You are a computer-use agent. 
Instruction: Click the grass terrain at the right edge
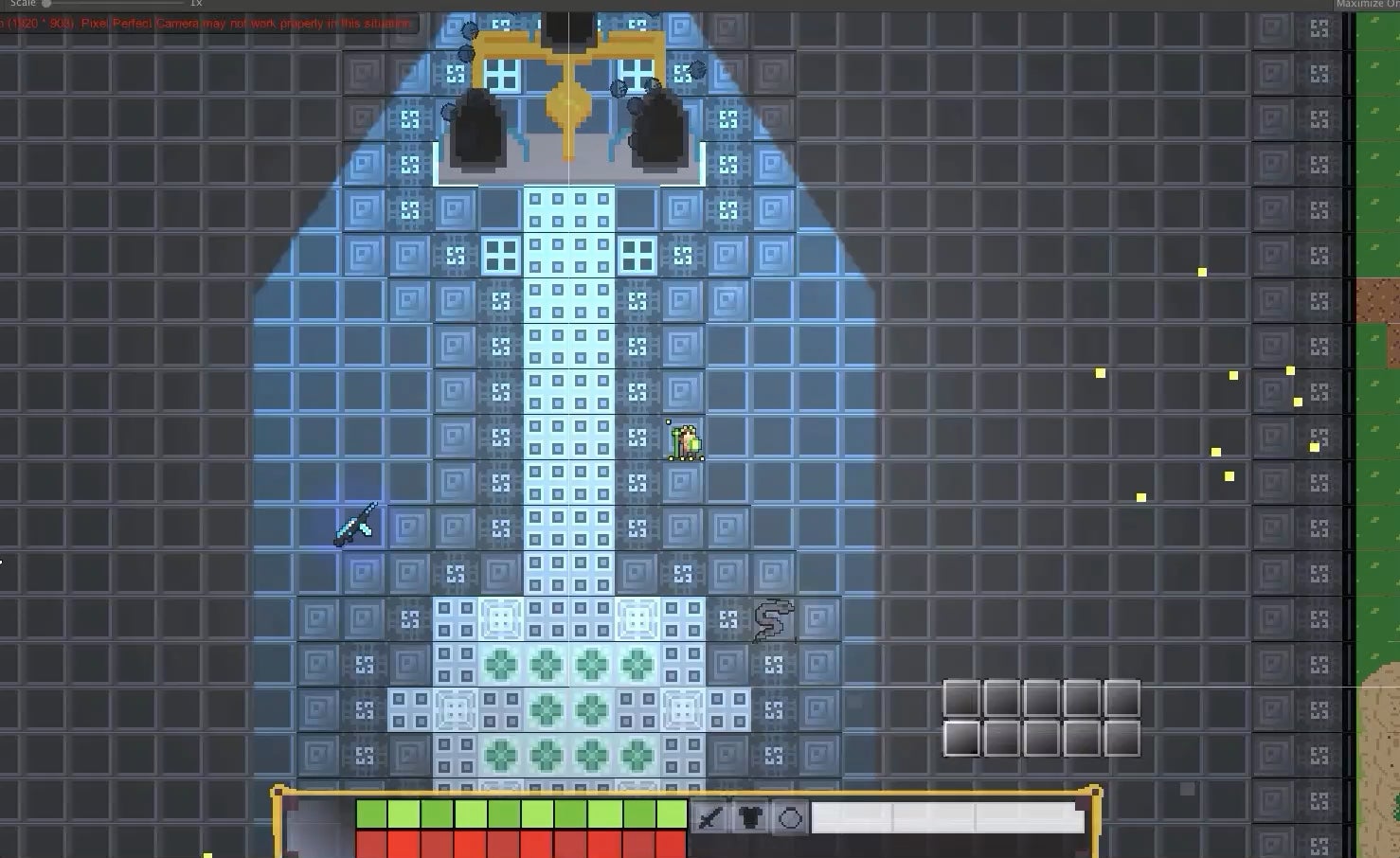[x=1383, y=142]
